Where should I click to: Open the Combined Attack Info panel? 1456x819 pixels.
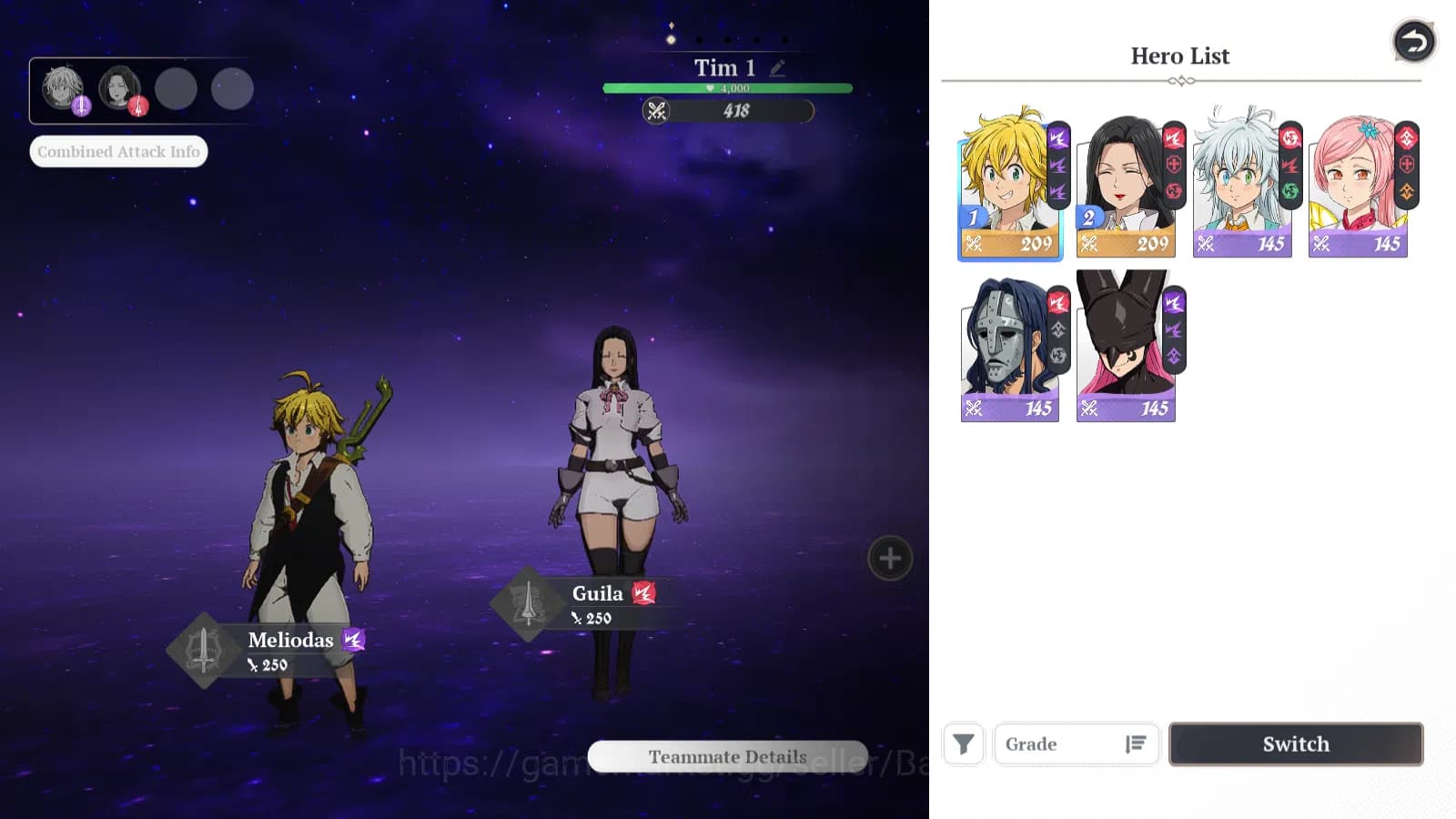coord(117,151)
